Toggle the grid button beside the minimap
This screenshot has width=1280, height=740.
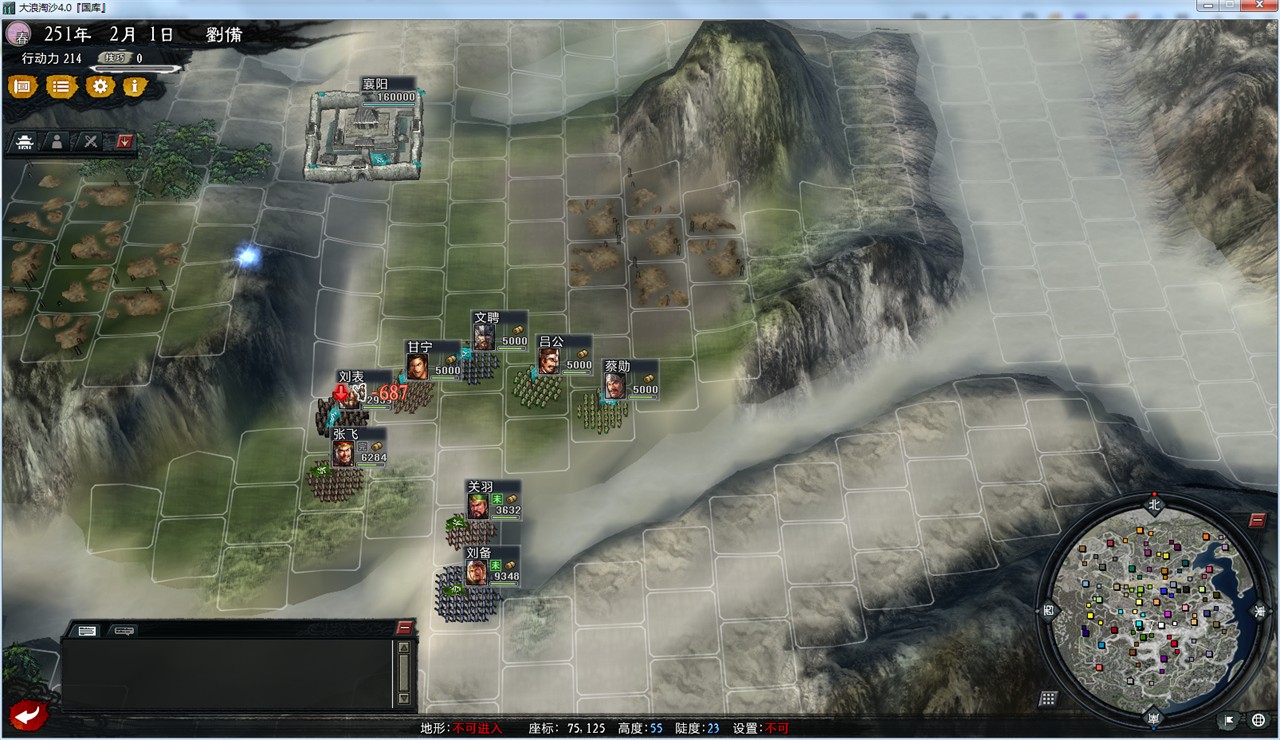[1048, 698]
